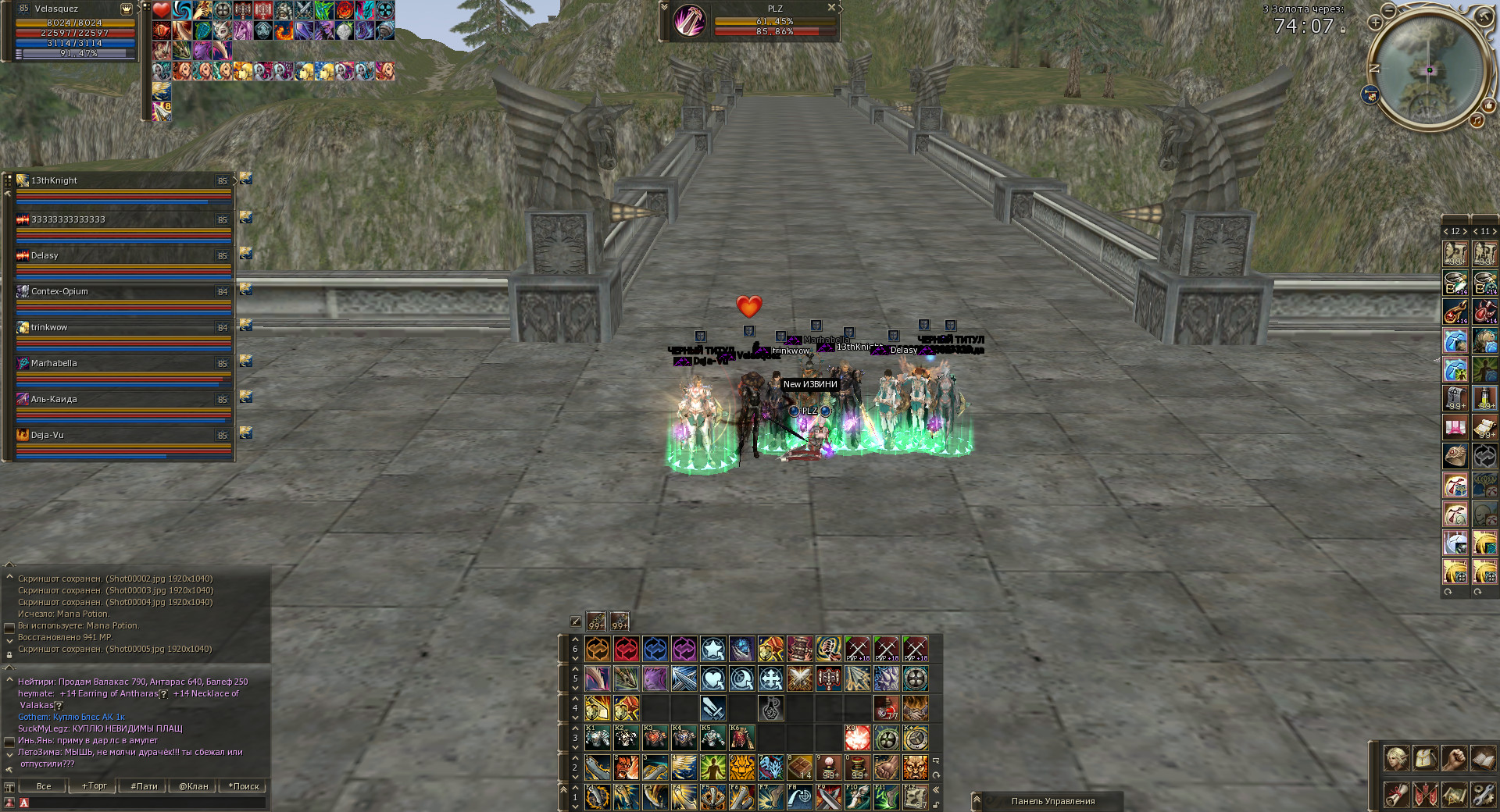The image size is (1500, 812).
Task: Open the quest scroll icon
Action: click(1397, 796)
